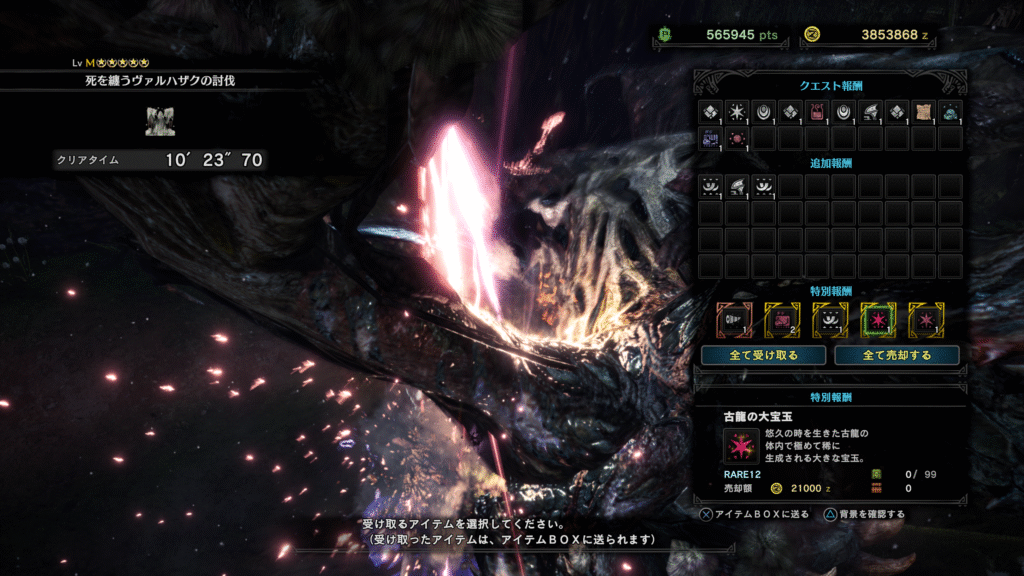Choose the bronze-framed first special reward slot
Screen dimensions: 1024x576
pyautogui.click(x=733, y=319)
